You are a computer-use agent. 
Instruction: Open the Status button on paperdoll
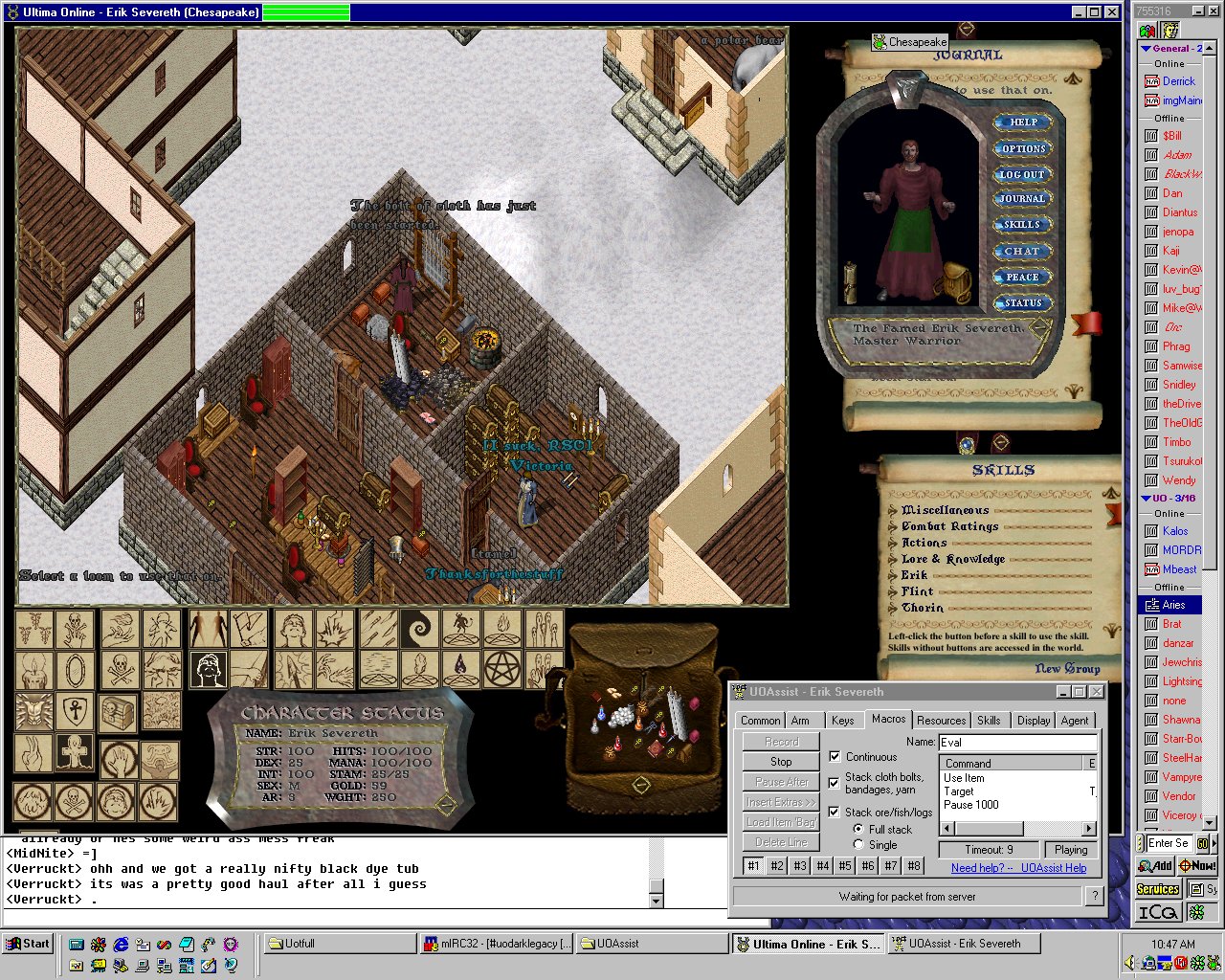coord(1023,303)
